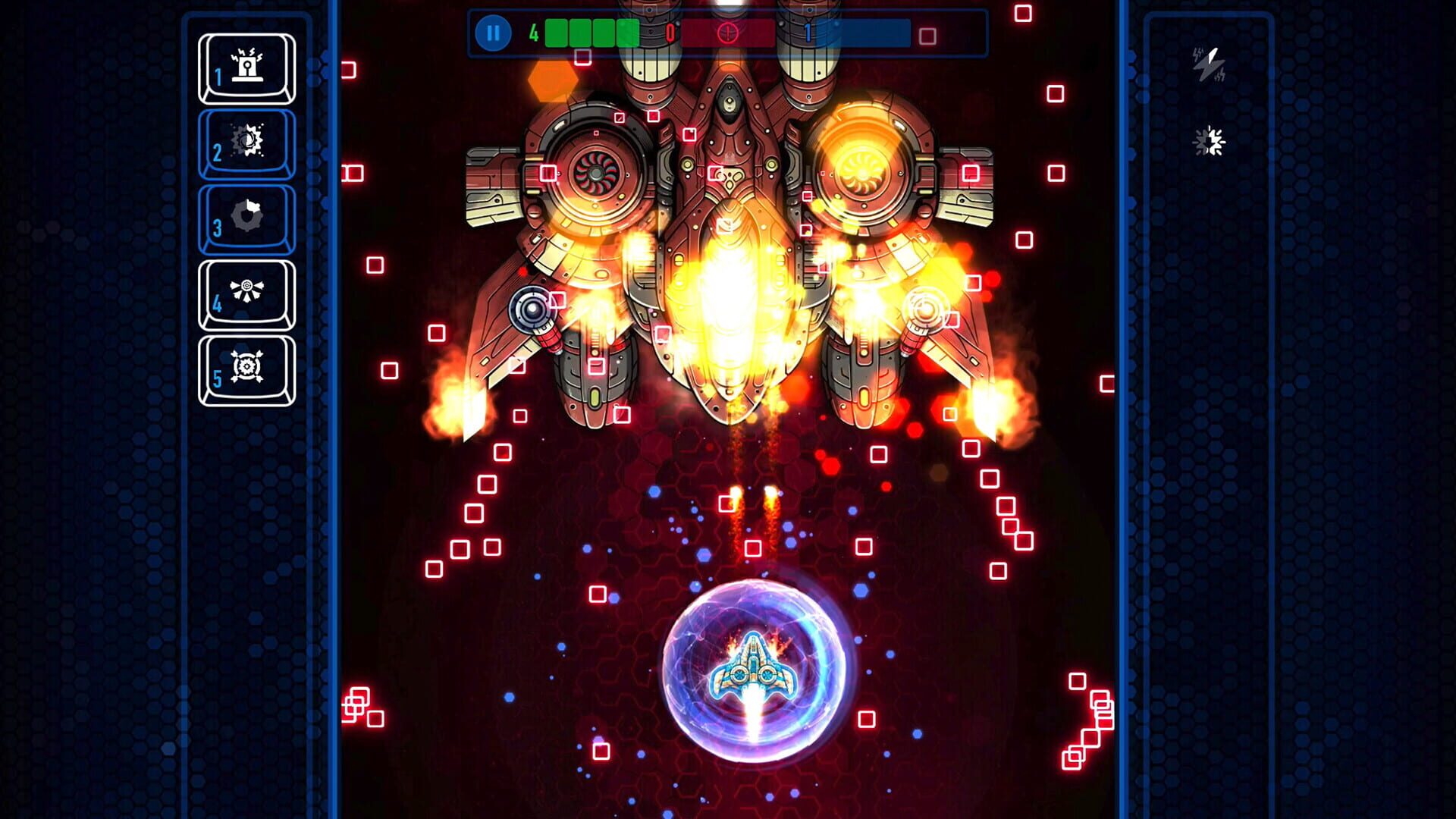Click the green counter showing 4
Viewport: 1456px width, 819px height.
(533, 32)
